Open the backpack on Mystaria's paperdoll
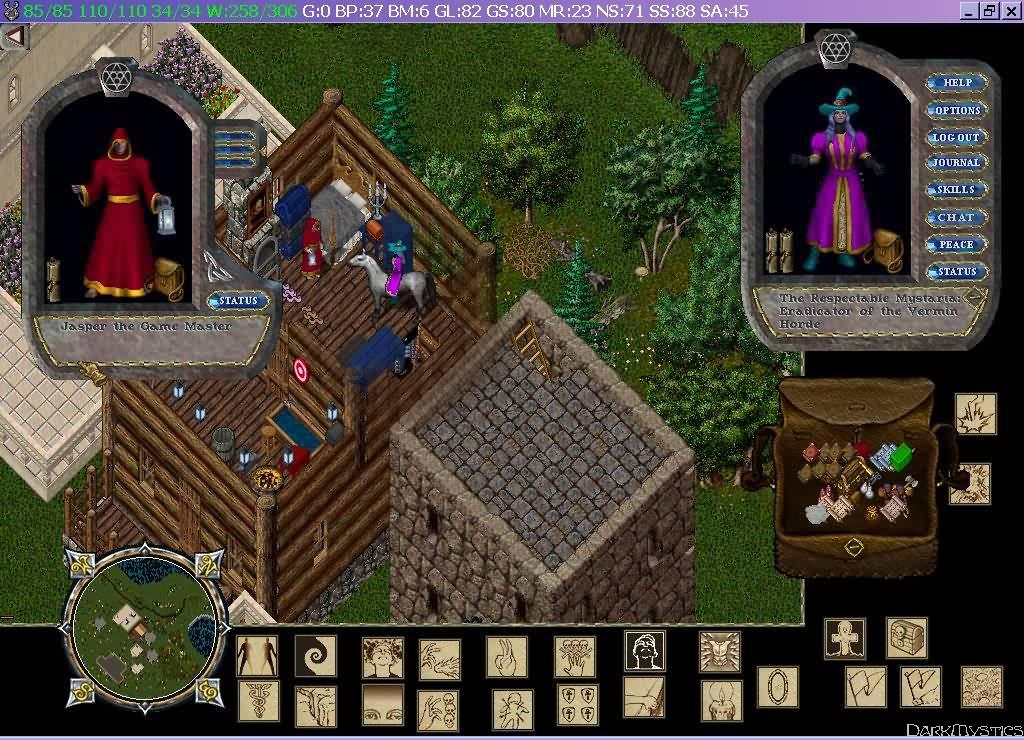 [x=886, y=250]
